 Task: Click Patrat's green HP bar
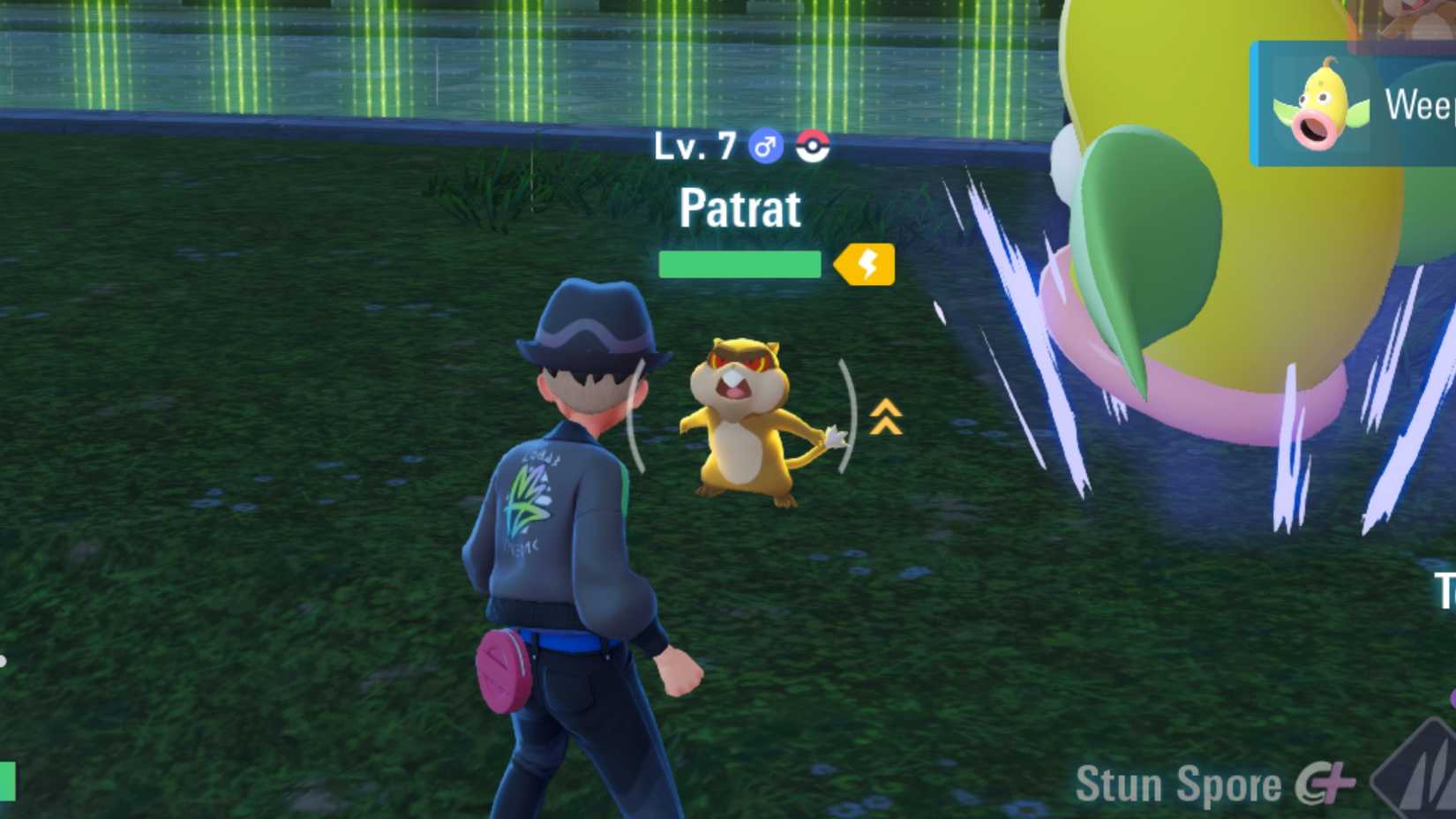pos(739,264)
